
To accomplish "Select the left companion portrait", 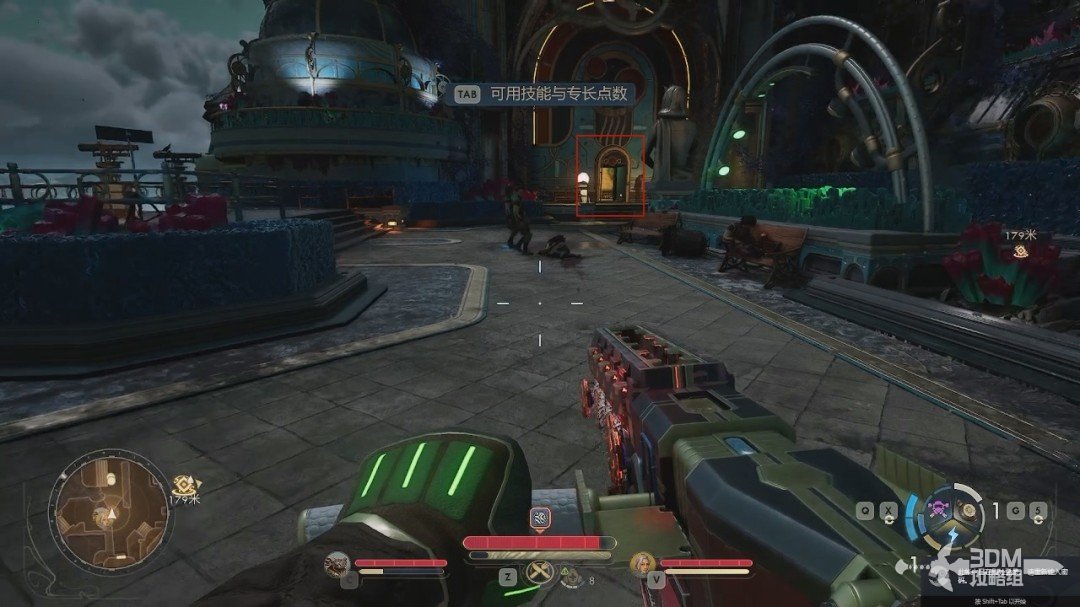I will (337, 564).
